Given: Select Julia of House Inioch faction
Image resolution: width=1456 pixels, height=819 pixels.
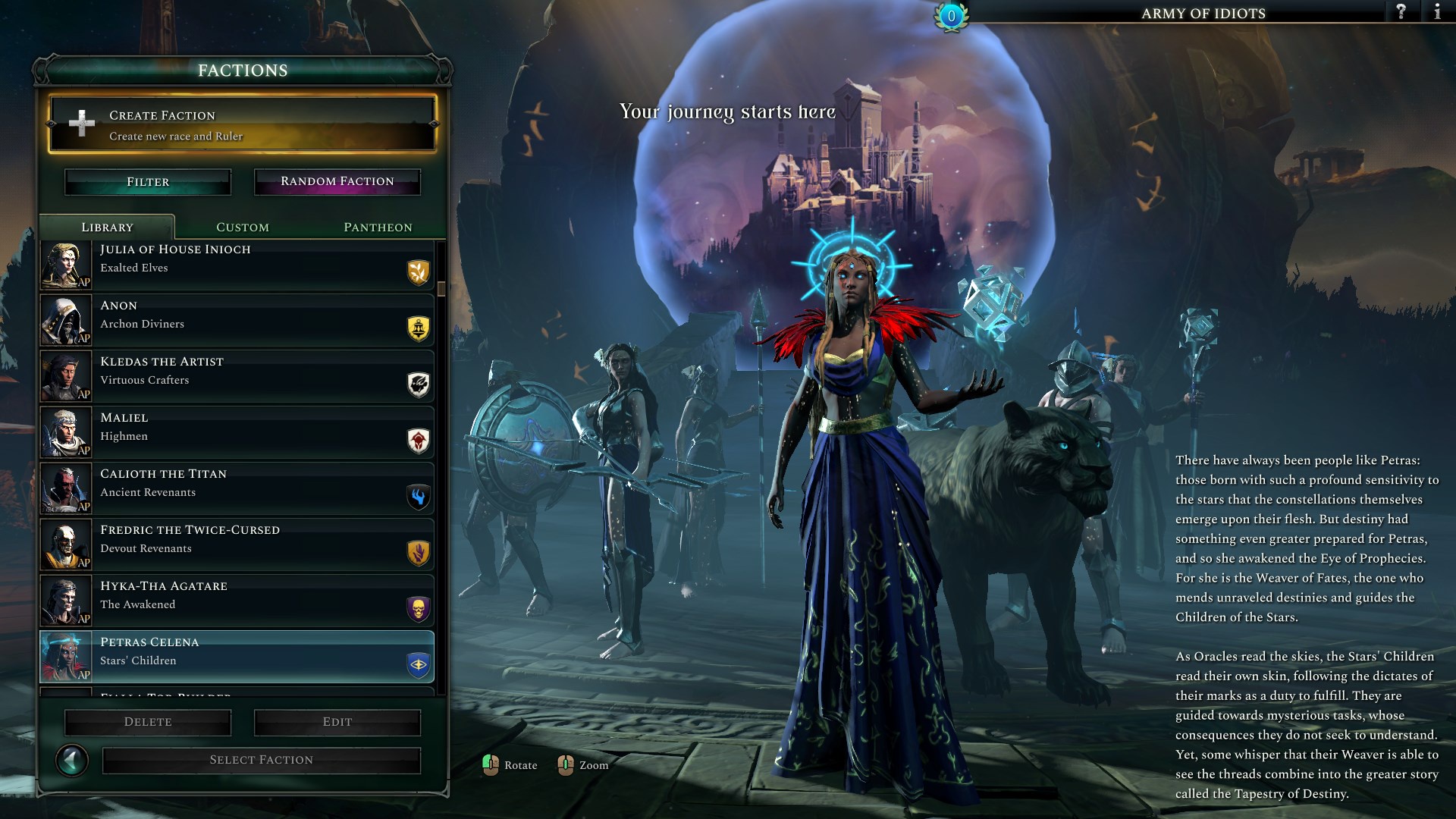Looking at the screenshot, I should coord(237,265).
